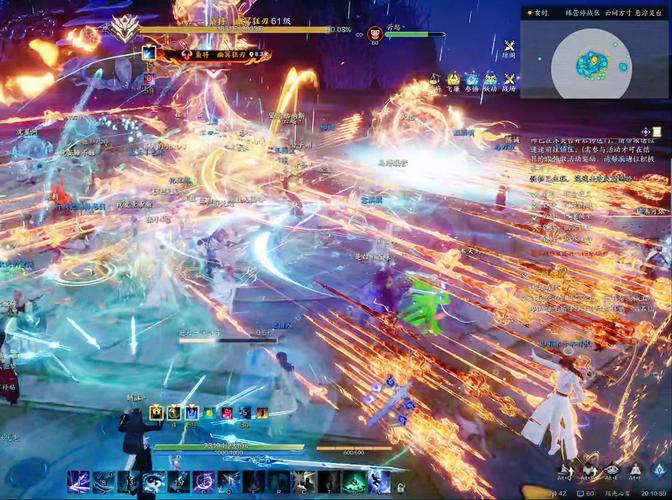
Task: Activate the purple circular vortex skill
Action: (x=203, y=481)
